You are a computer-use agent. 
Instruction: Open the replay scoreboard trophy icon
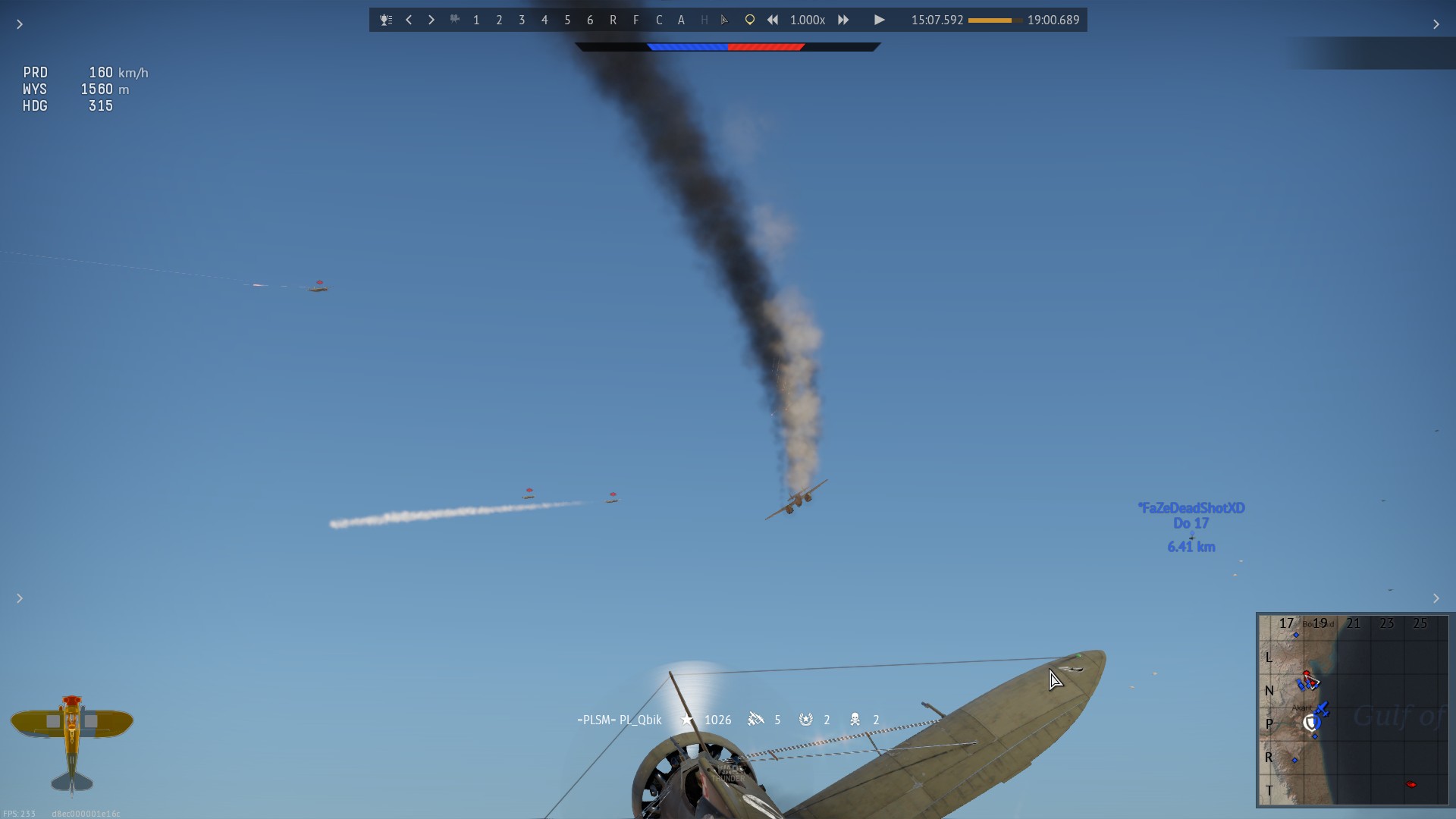coord(386,20)
